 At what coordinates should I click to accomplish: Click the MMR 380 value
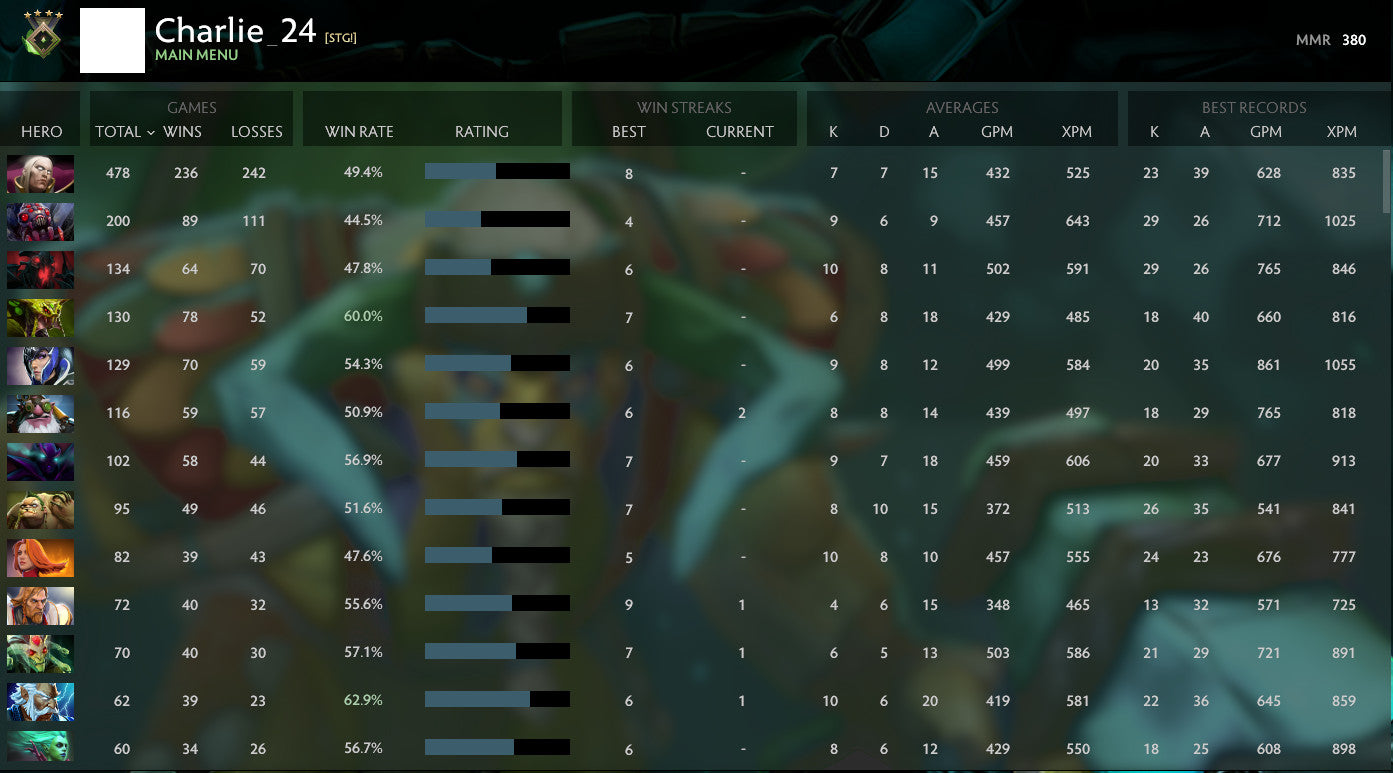pyautogui.click(x=1354, y=40)
